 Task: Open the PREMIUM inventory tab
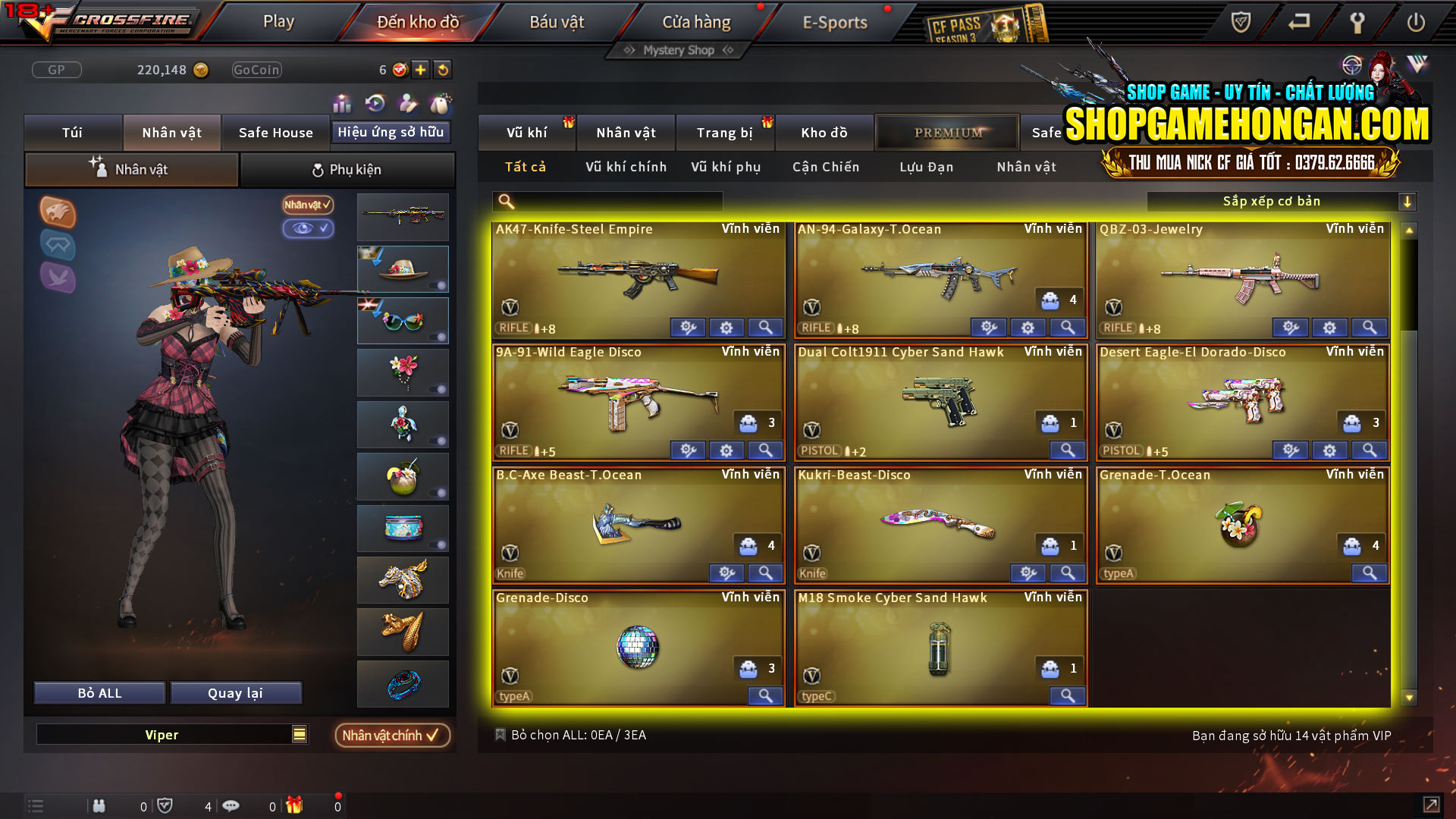point(946,132)
